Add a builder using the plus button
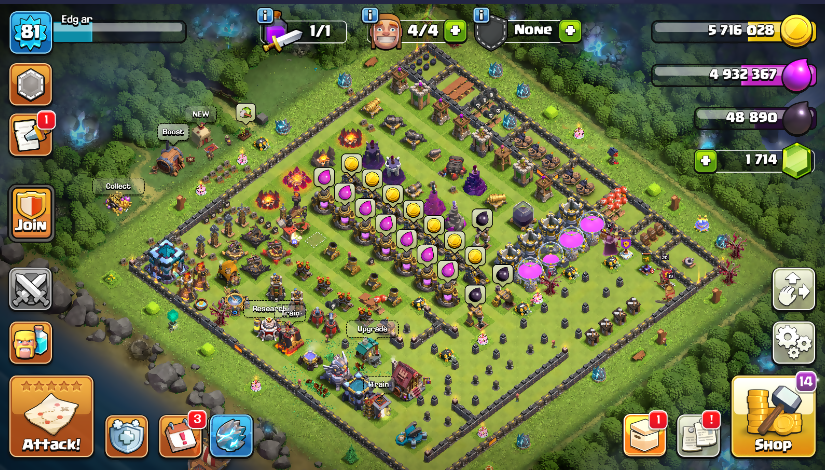Image resolution: width=825 pixels, height=470 pixels. pos(456,30)
